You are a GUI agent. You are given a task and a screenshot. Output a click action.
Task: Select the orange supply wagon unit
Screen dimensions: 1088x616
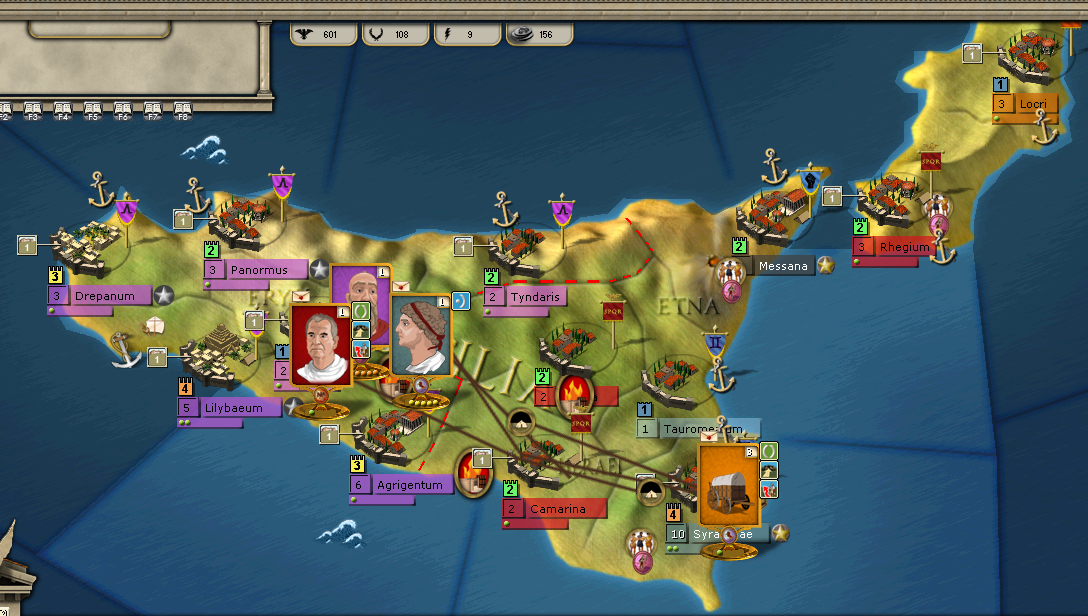(728, 486)
